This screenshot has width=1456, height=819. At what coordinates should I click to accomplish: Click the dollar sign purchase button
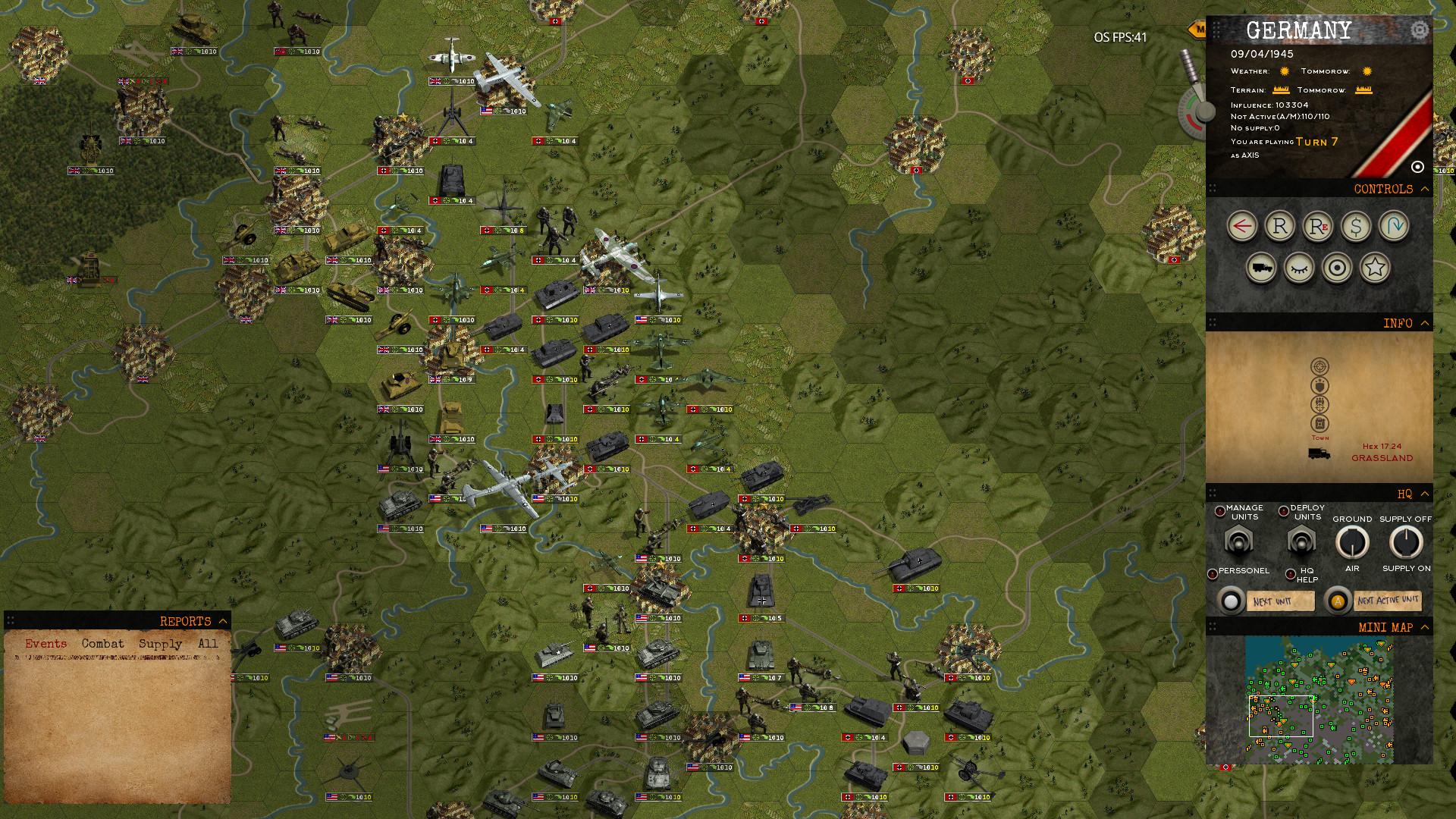(1356, 226)
